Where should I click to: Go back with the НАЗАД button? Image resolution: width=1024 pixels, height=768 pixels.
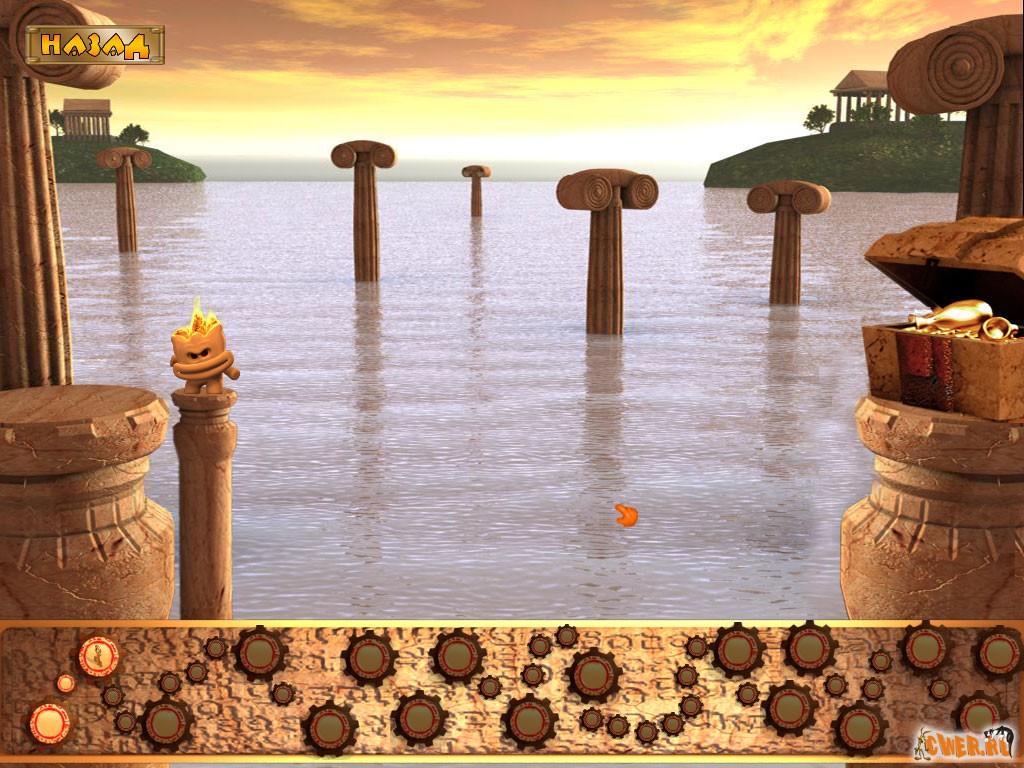(95, 44)
